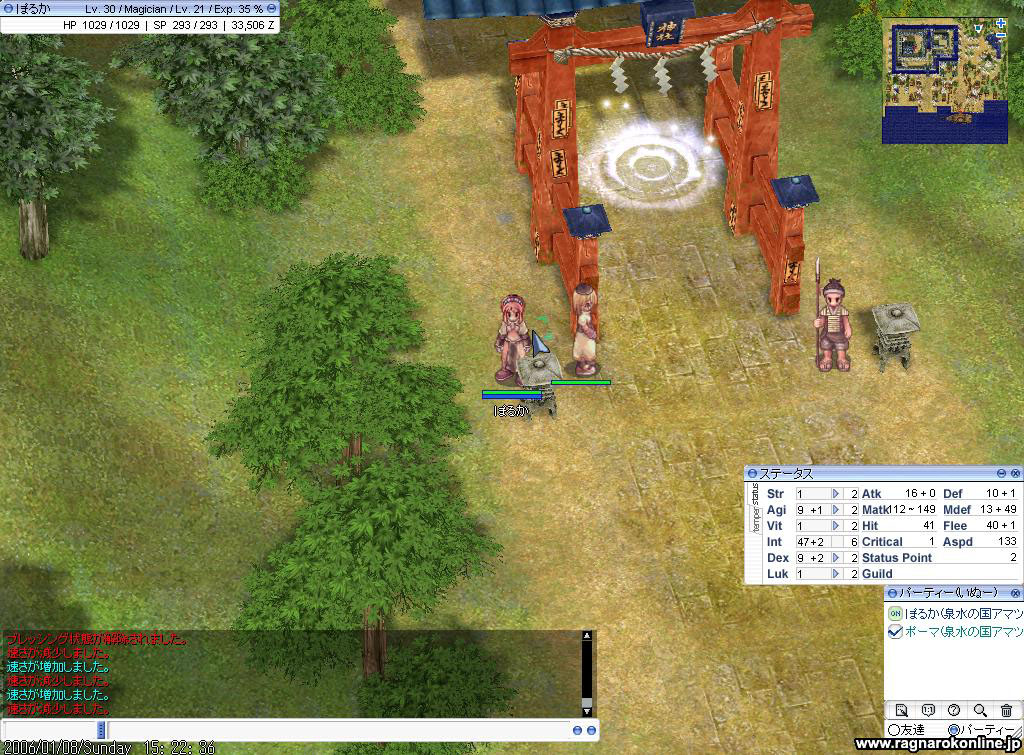
Task: Raise the Dex stat with its arrow
Action: click(x=836, y=558)
